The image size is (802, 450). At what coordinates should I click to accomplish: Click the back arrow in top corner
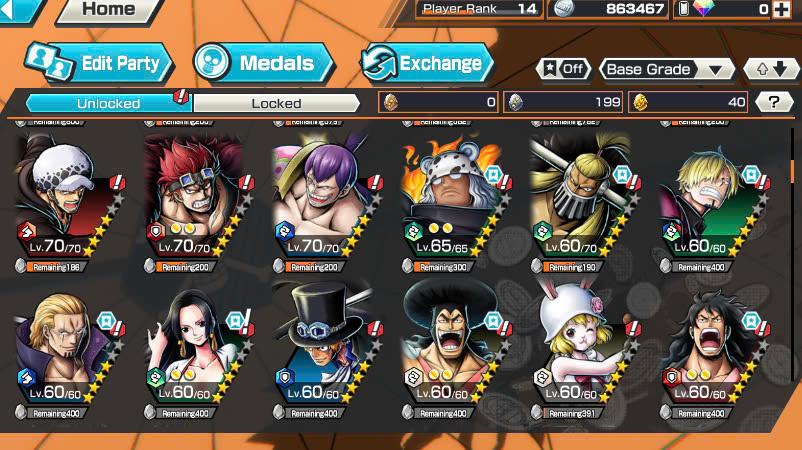pos(20,9)
